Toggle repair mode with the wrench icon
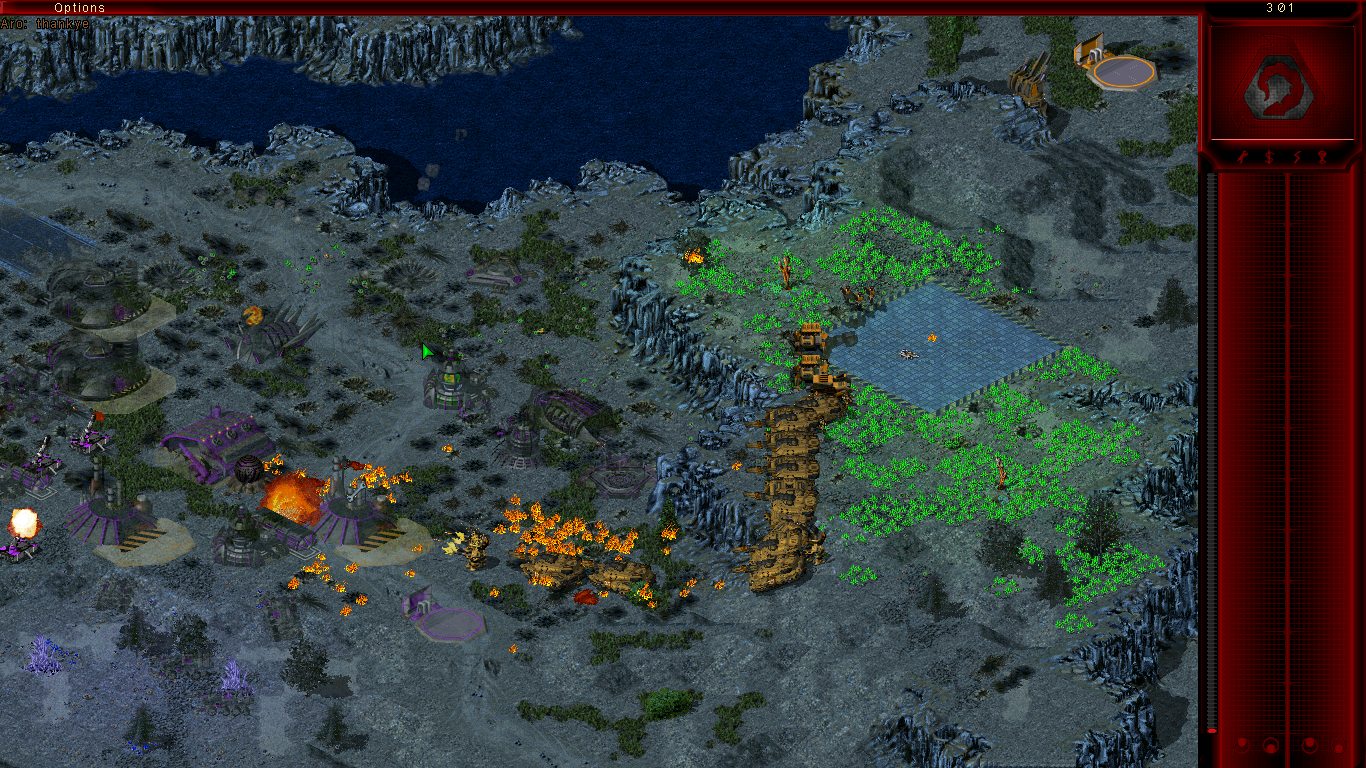The width and height of the screenshot is (1366, 768). coord(1242,157)
